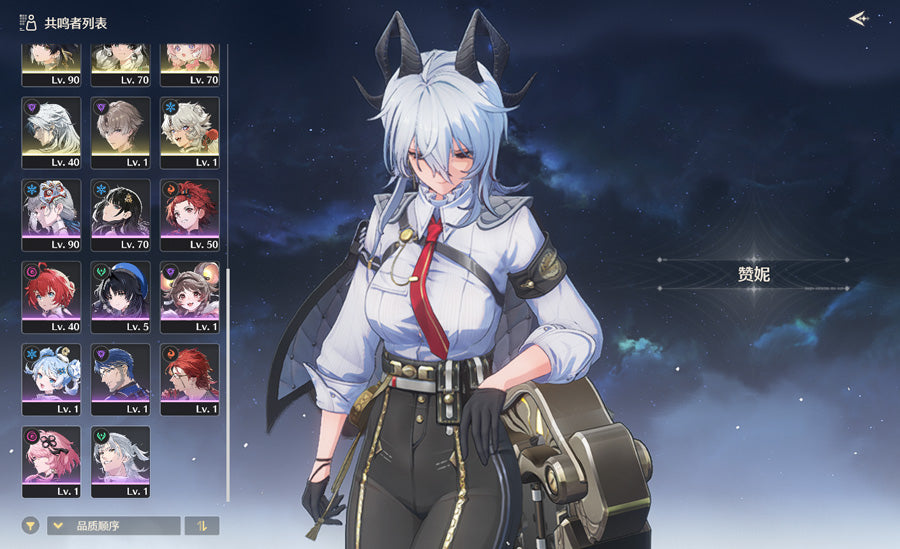The width and height of the screenshot is (900, 549).
Task: Choose the blue-haired bearded man portrait
Action: tap(121, 379)
